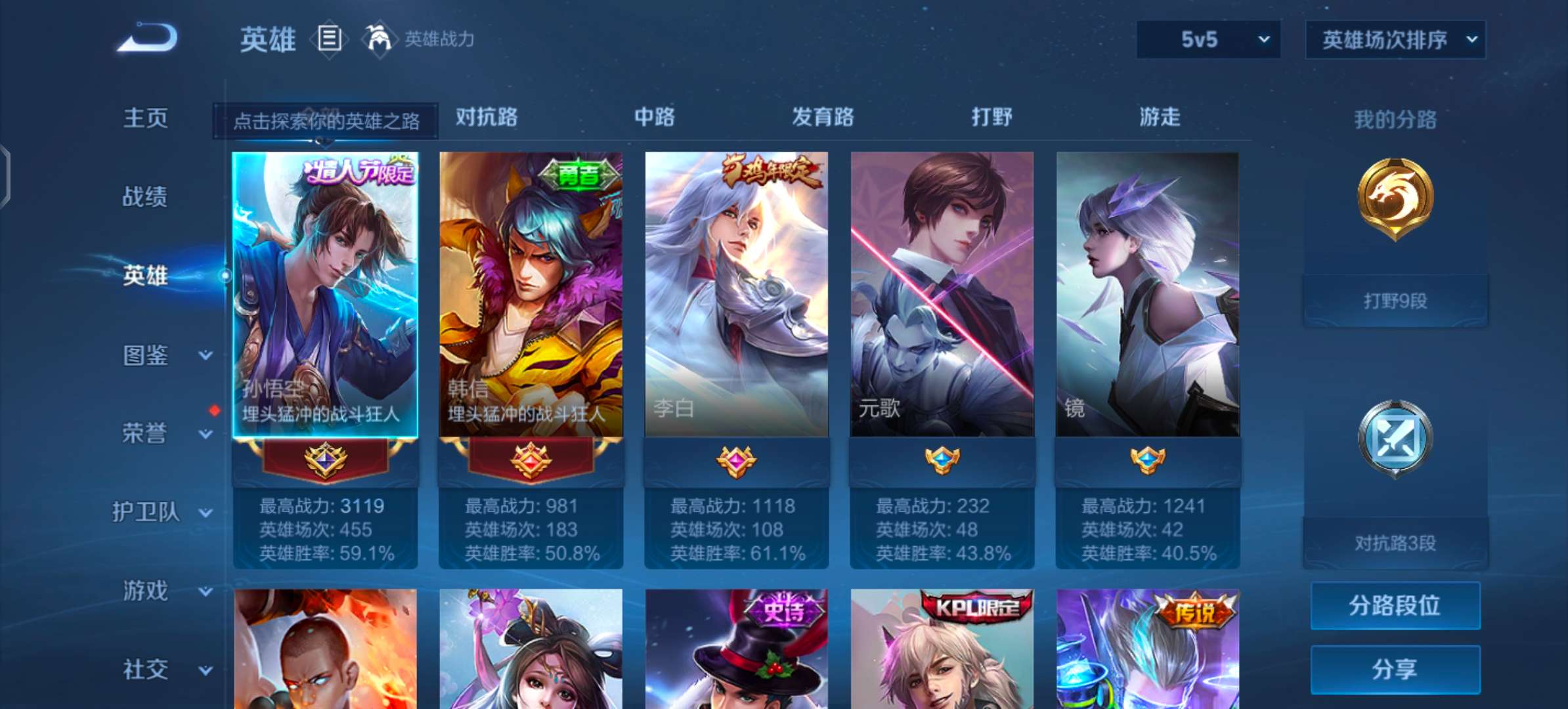
Task: Open the 战绩 page from the sidebar
Action: (146, 197)
